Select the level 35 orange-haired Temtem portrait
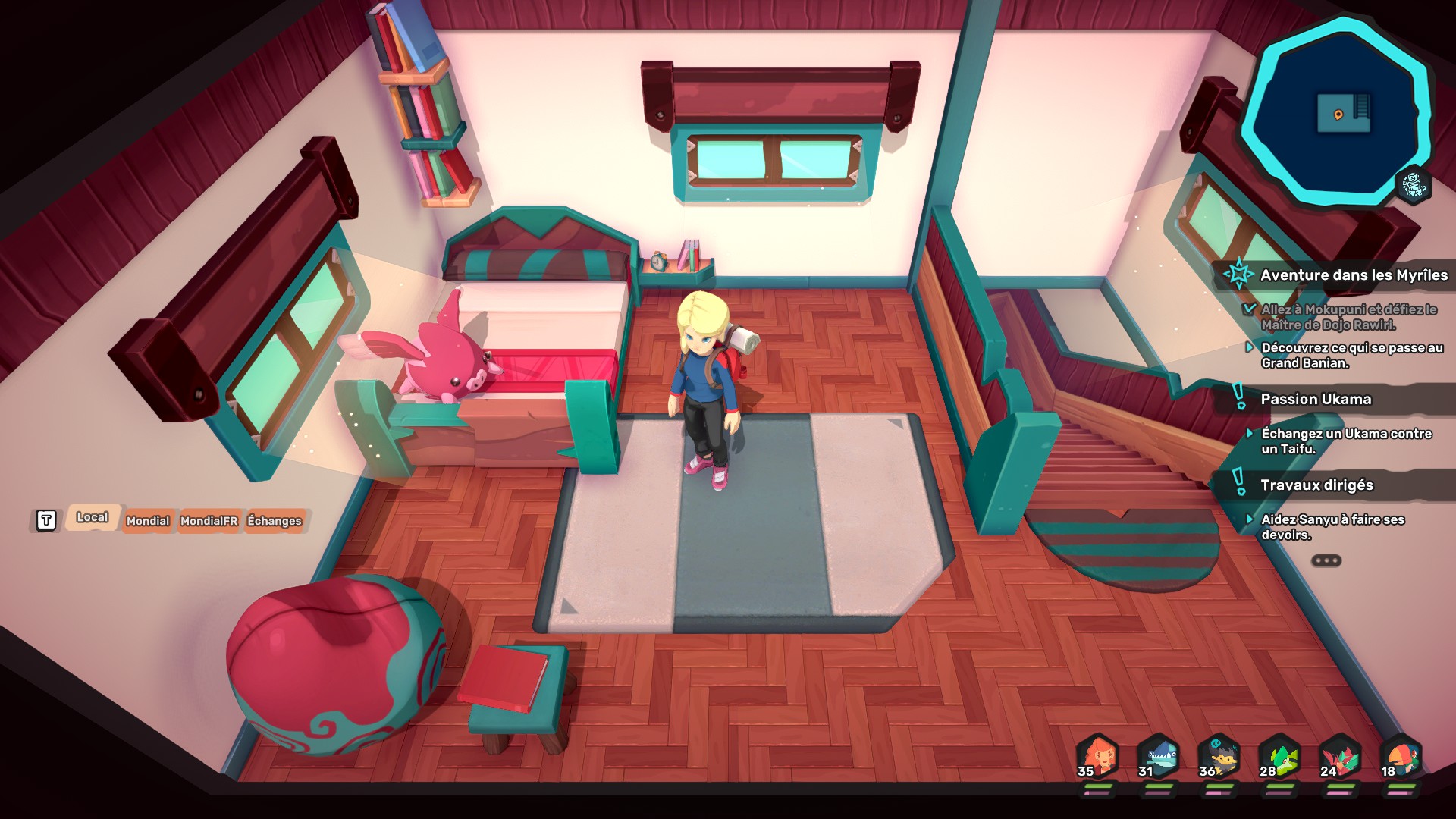 pos(1097,757)
